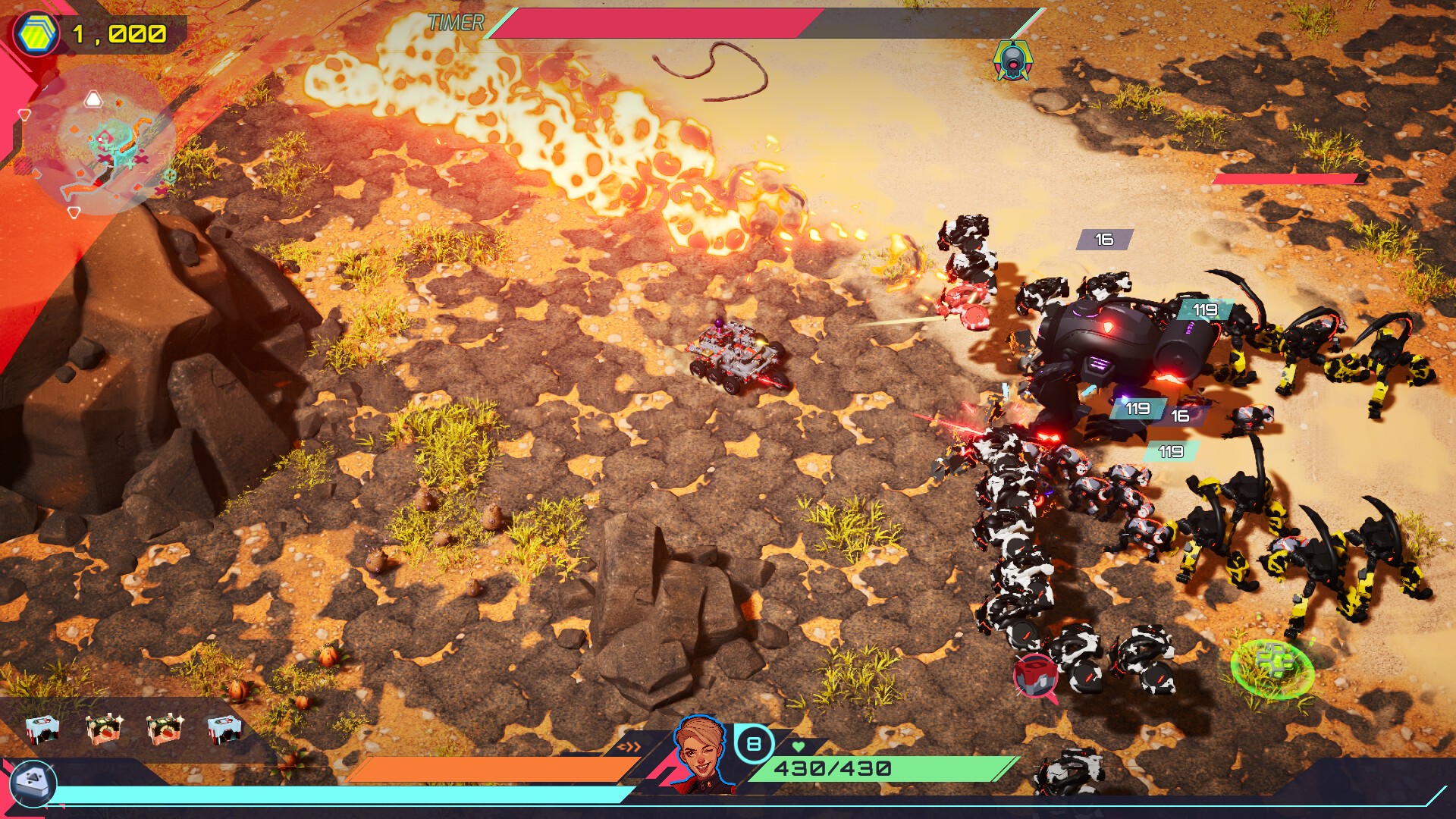Viewport: 1456px width, 819px height.
Task: Select the white hexagon marker on minimap
Action: pyautogui.click(x=93, y=99)
